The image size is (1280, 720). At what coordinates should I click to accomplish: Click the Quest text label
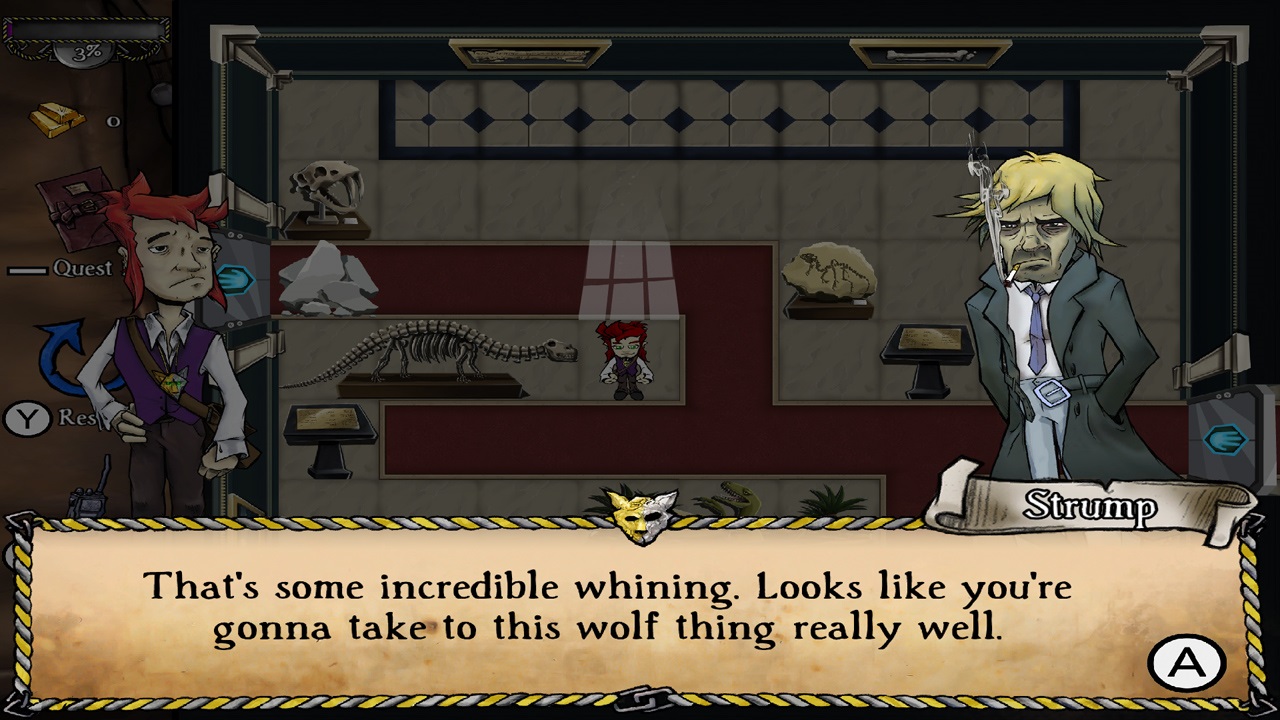tap(85, 268)
